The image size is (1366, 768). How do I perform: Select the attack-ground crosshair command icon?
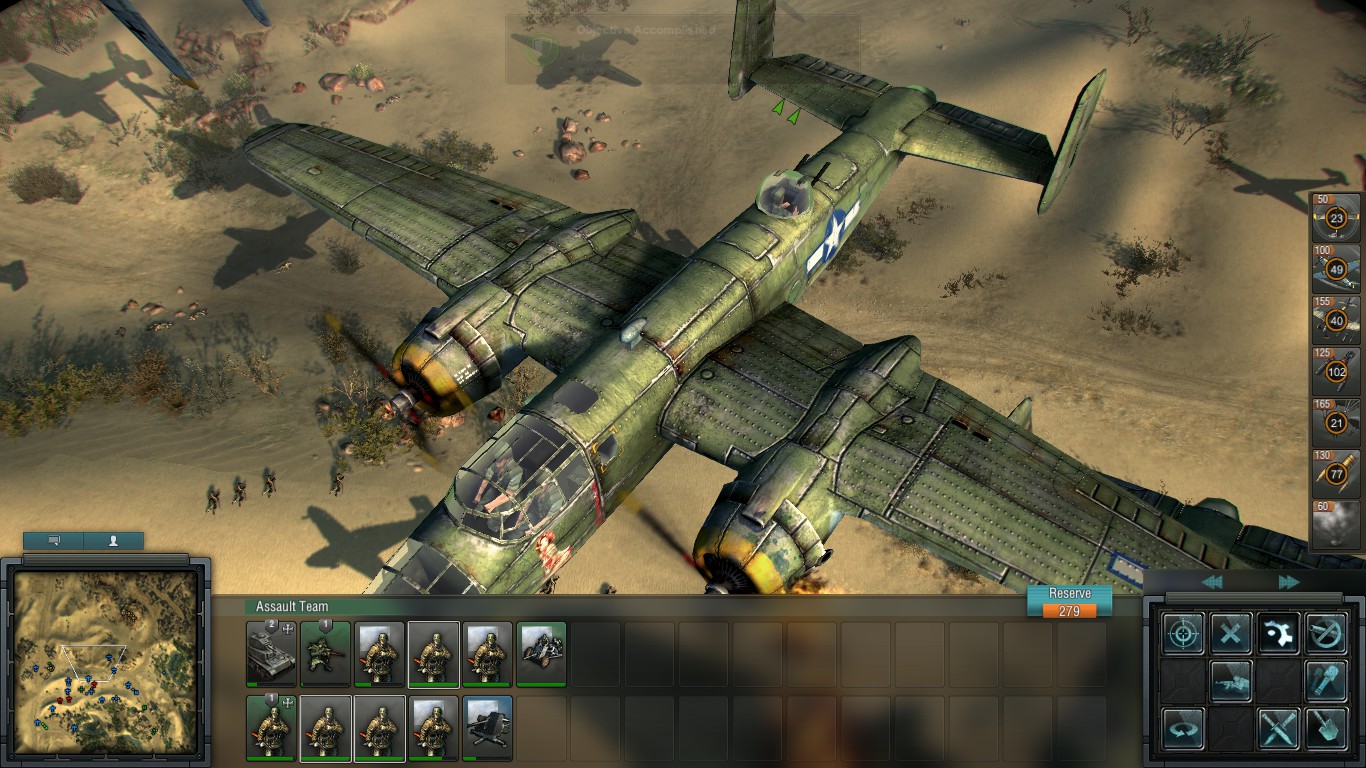coord(1184,633)
